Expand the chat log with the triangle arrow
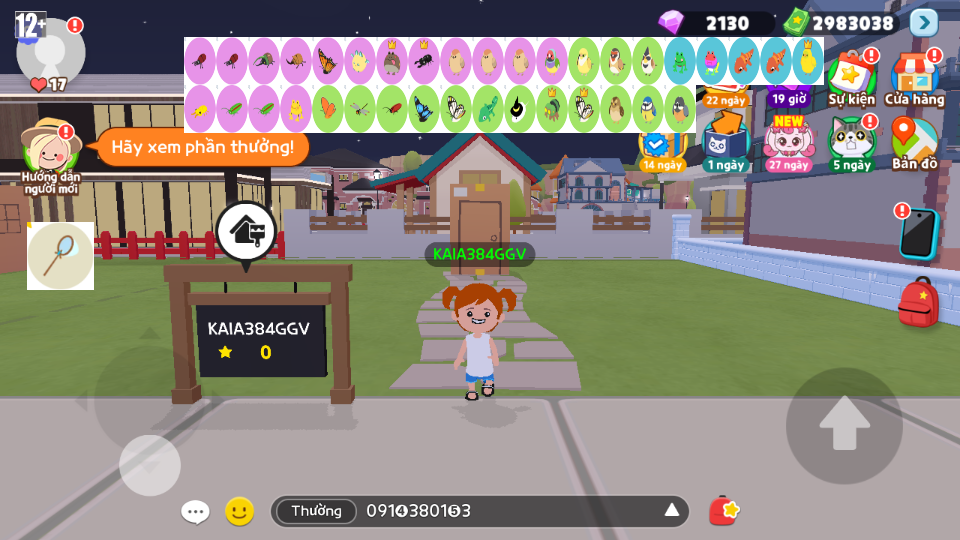960x540 pixels. coord(672,511)
